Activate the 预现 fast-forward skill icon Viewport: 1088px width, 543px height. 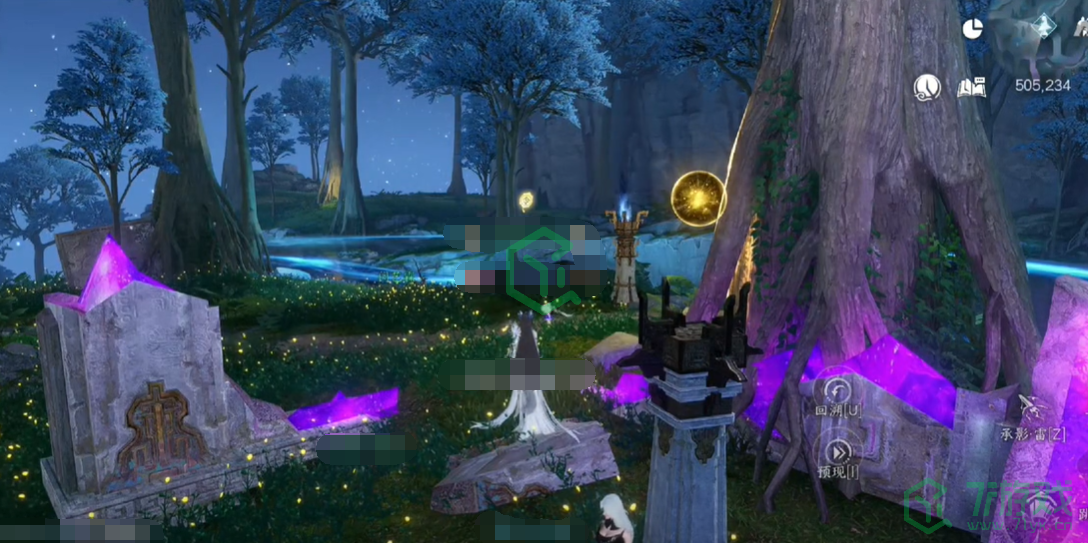[837, 450]
